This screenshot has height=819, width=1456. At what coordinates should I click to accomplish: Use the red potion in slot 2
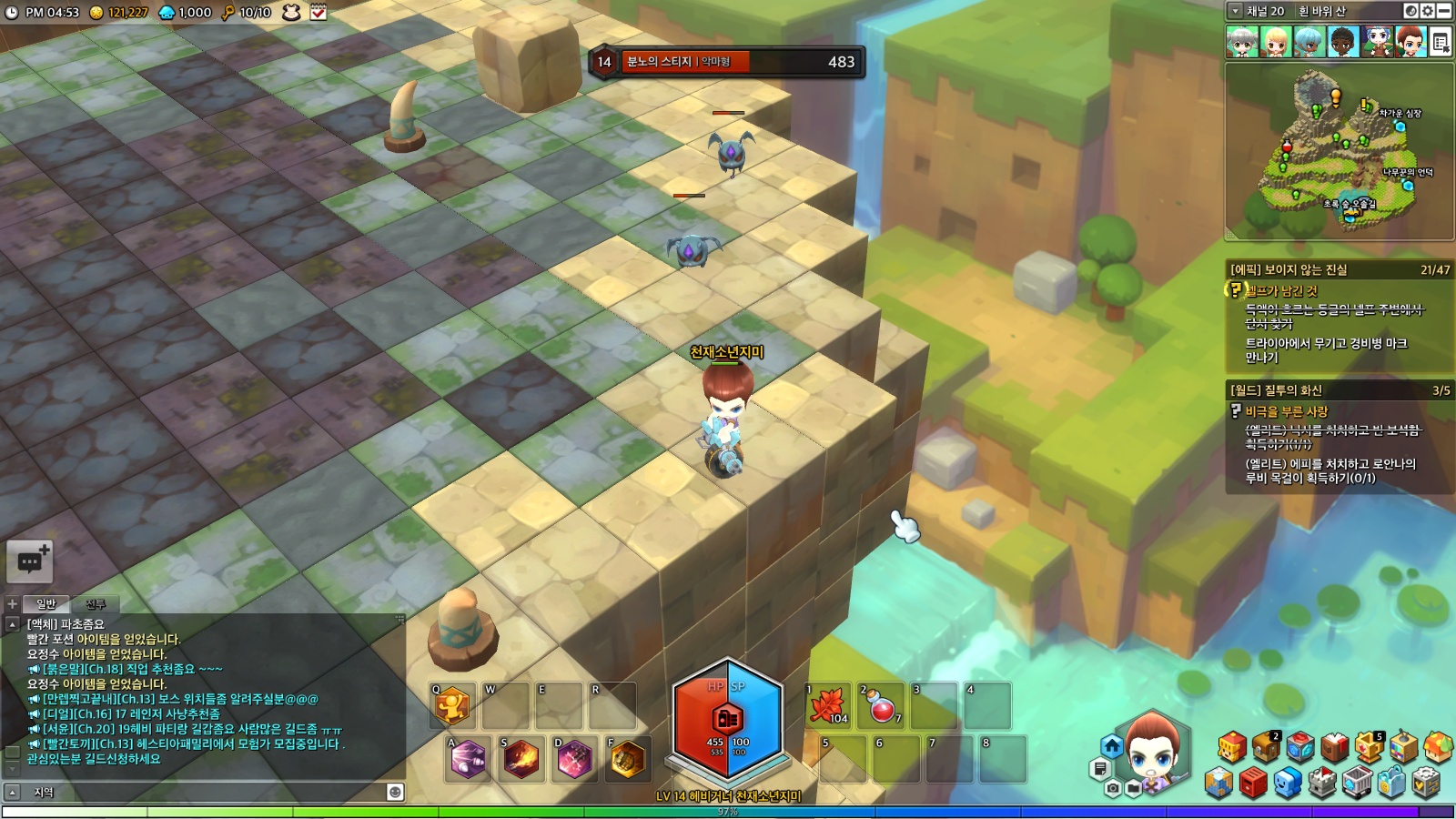click(882, 706)
